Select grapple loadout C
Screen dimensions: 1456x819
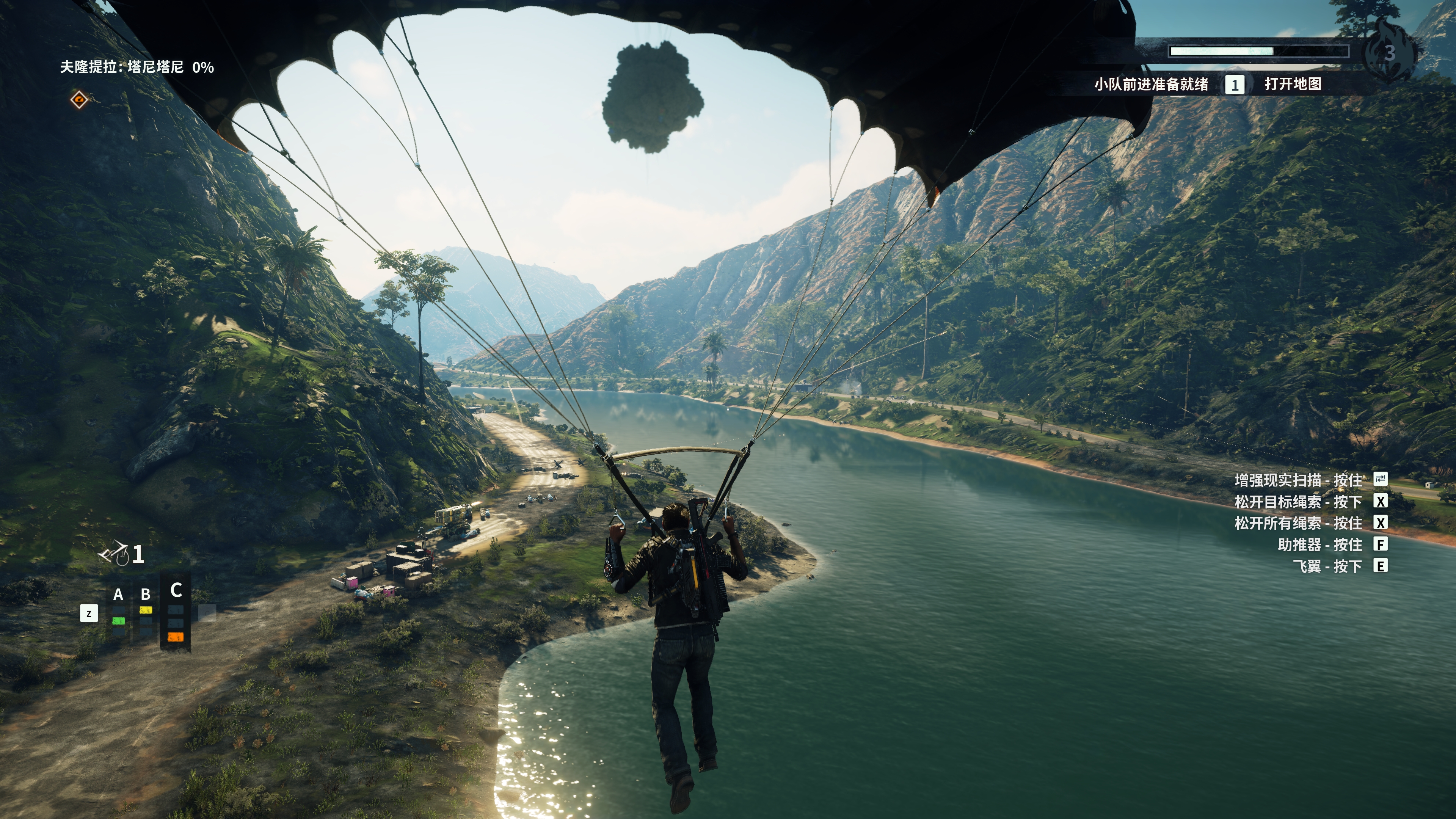[x=176, y=591]
